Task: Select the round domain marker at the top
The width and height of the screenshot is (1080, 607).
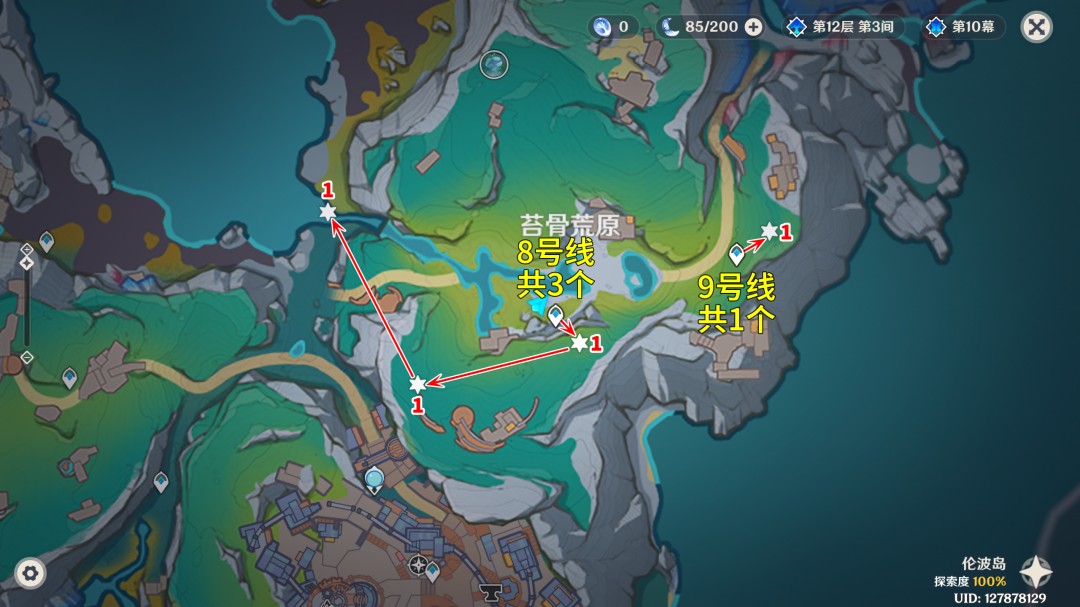Action: pos(494,65)
